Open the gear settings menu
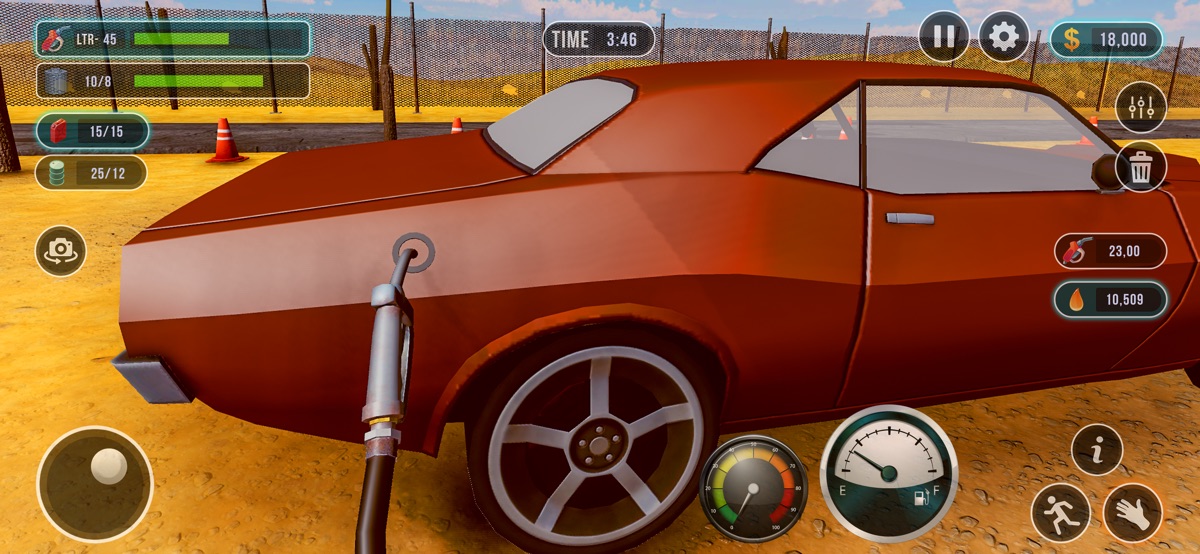Screen dimensions: 1200x554 point(1004,38)
